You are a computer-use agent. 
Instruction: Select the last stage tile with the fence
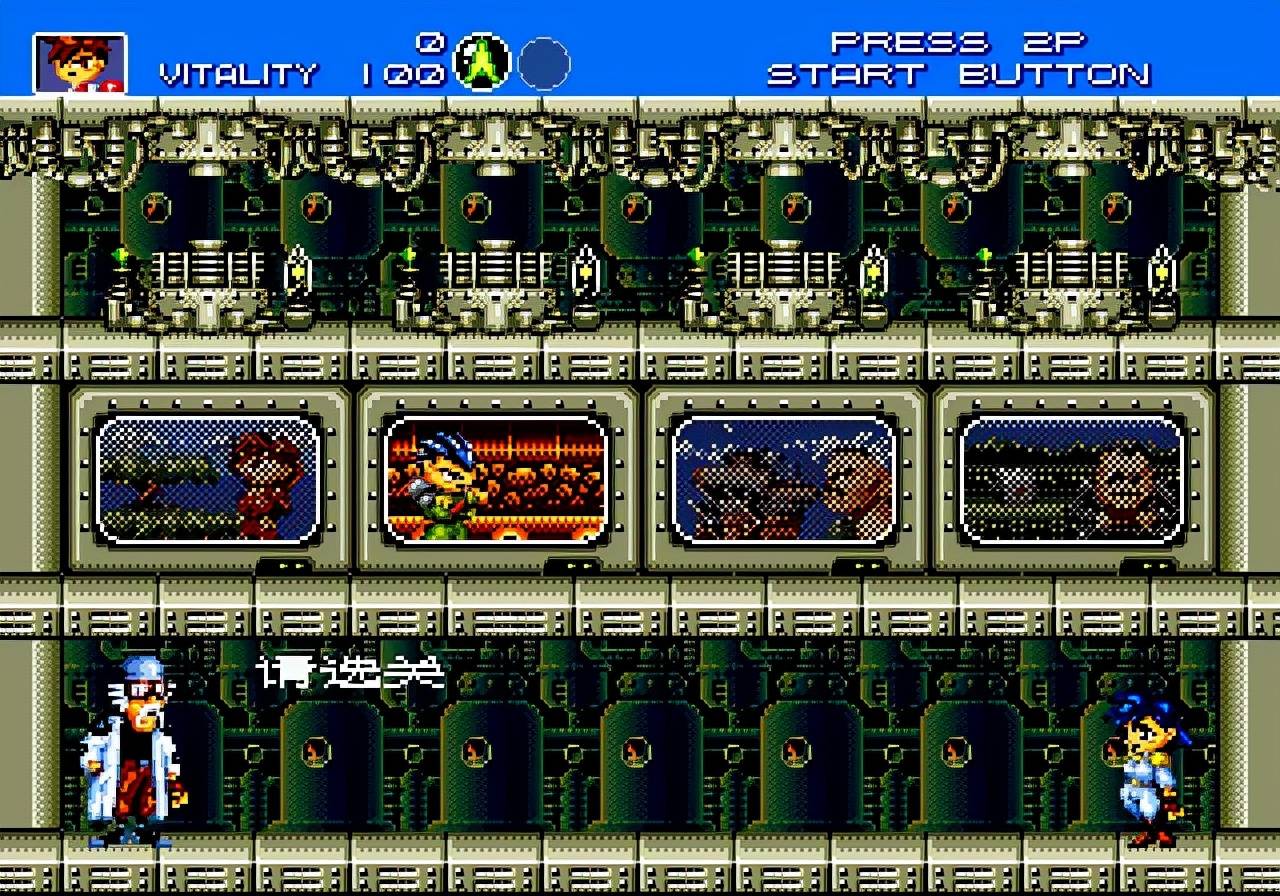(x=1071, y=479)
